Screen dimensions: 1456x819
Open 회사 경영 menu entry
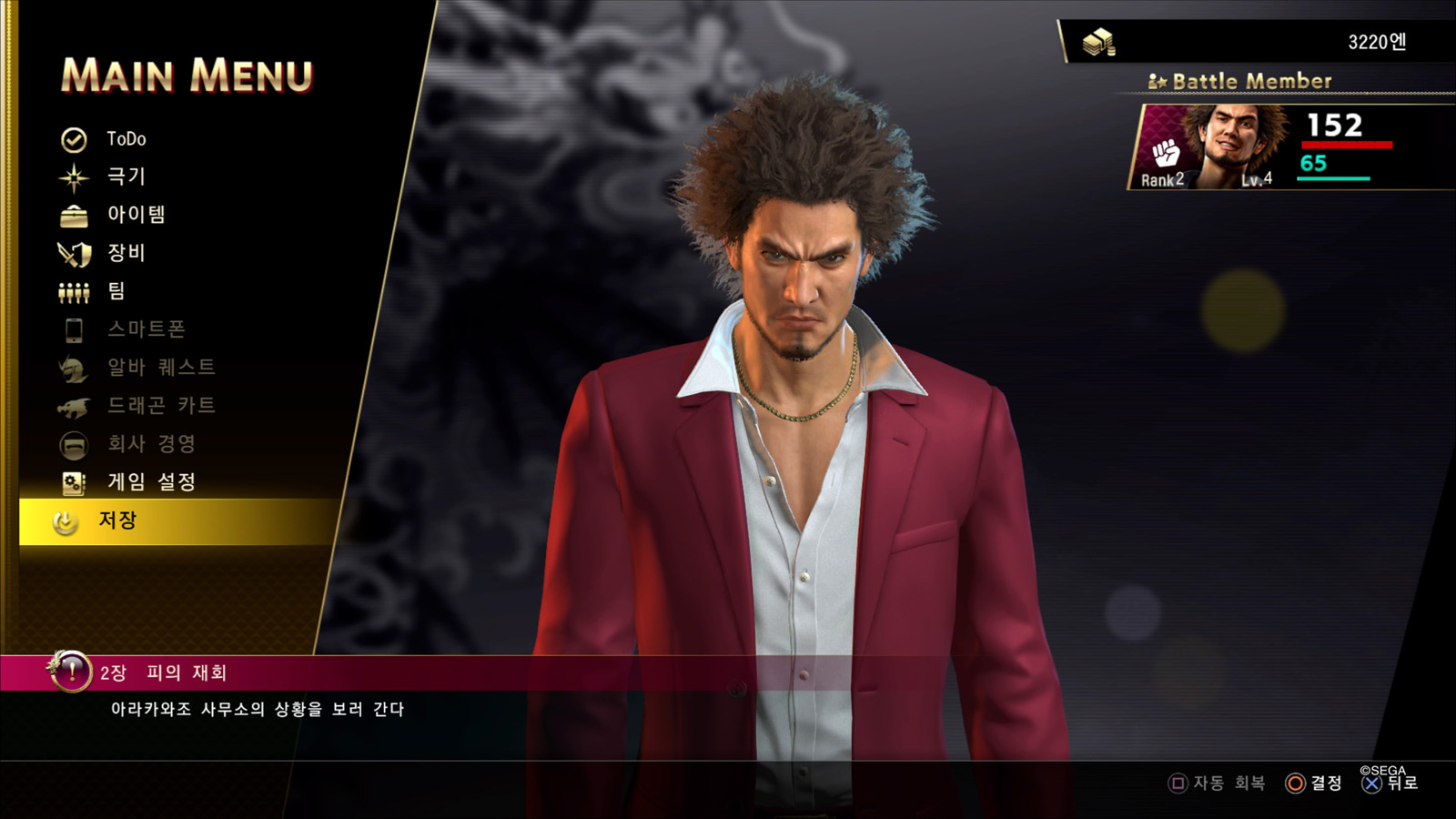[151, 444]
